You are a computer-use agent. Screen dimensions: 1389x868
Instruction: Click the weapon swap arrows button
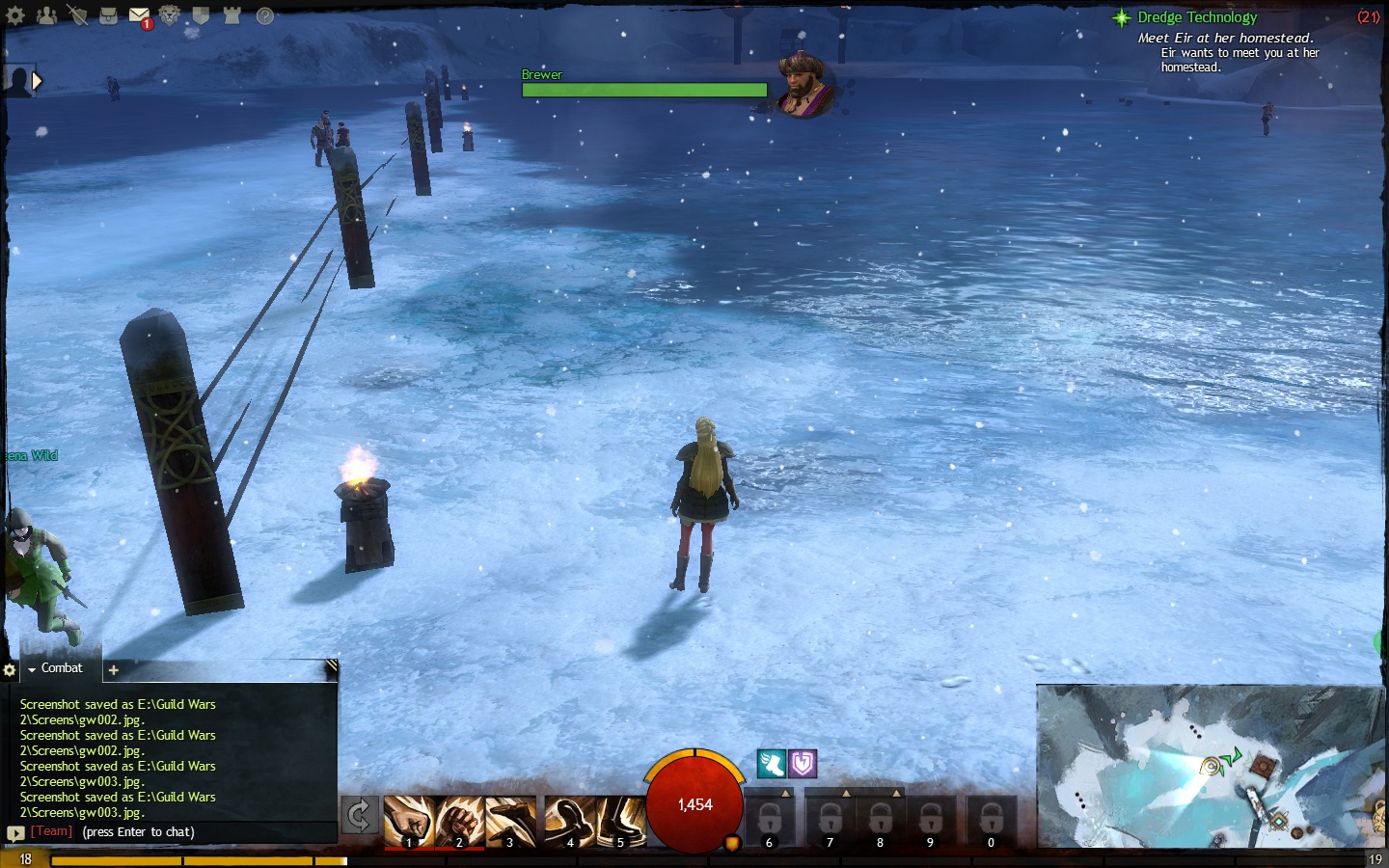(x=359, y=816)
